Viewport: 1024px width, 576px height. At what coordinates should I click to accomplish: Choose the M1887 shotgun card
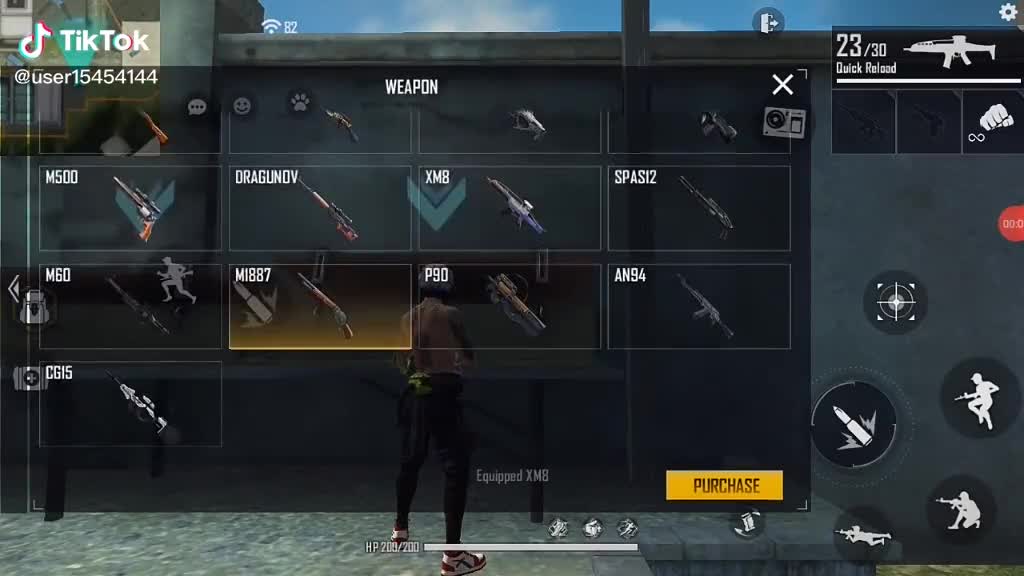tap(320, 306)
